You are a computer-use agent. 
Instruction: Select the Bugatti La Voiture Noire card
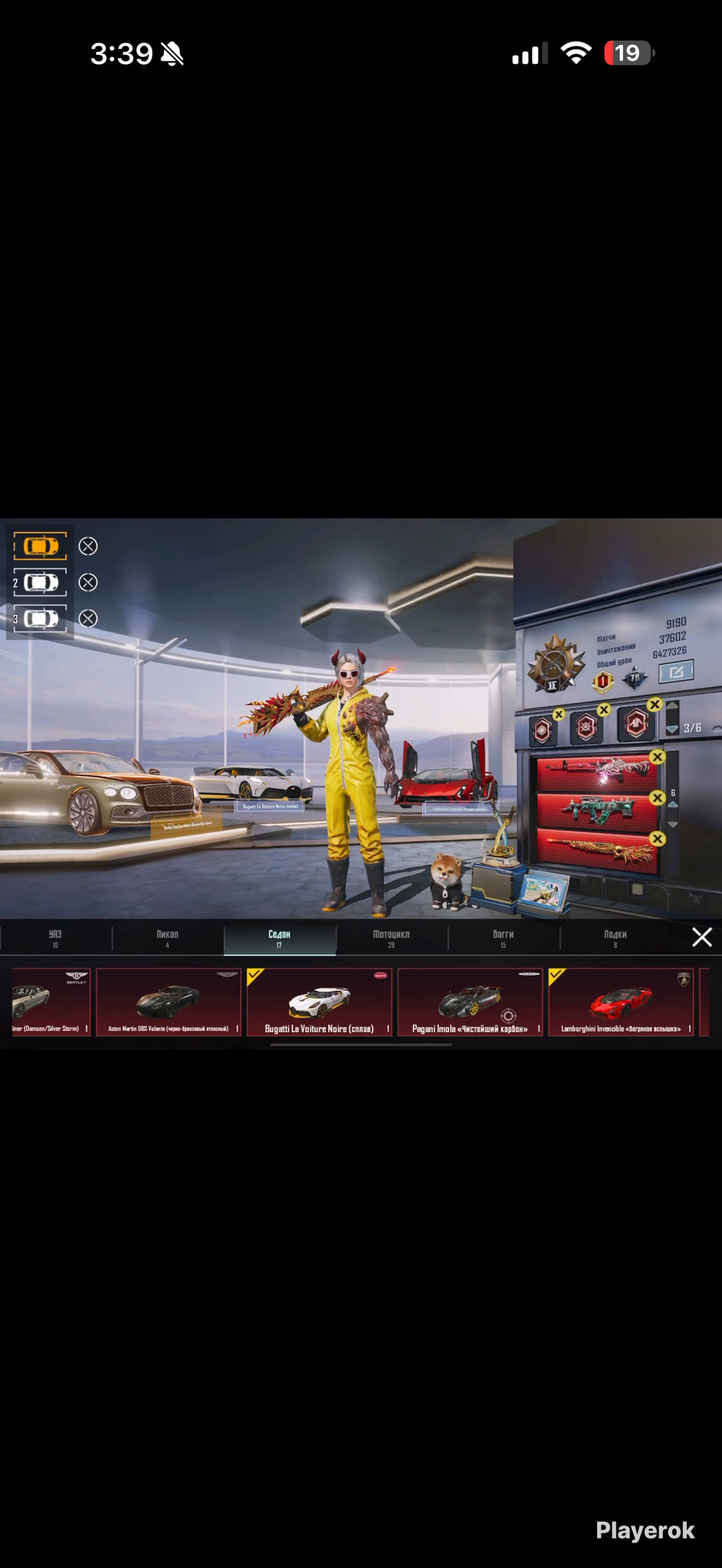pyautogui.click(x=319, y=1002)
